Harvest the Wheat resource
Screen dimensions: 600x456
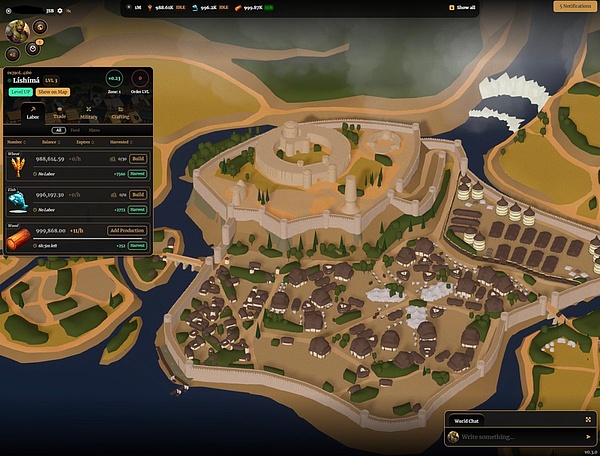coord(138,172)
